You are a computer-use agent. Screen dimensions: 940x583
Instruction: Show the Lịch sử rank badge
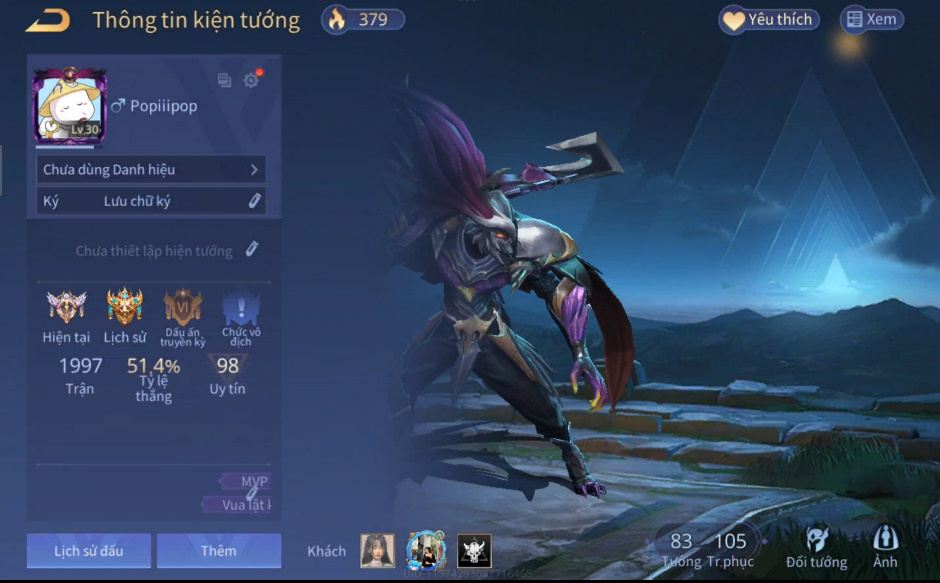125,308
